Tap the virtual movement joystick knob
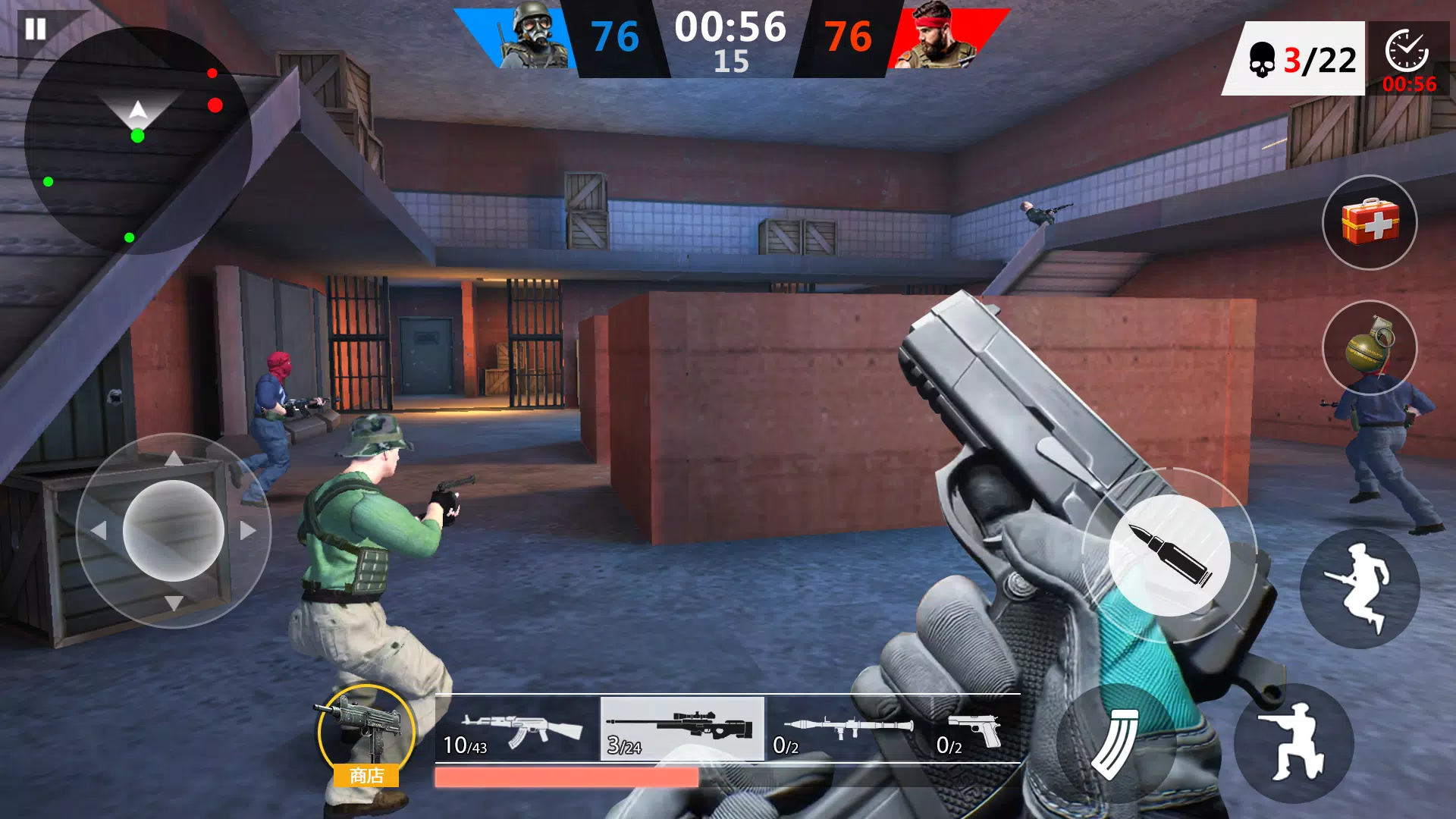The height and width of the screenshot is (819, 1456). 174,531
